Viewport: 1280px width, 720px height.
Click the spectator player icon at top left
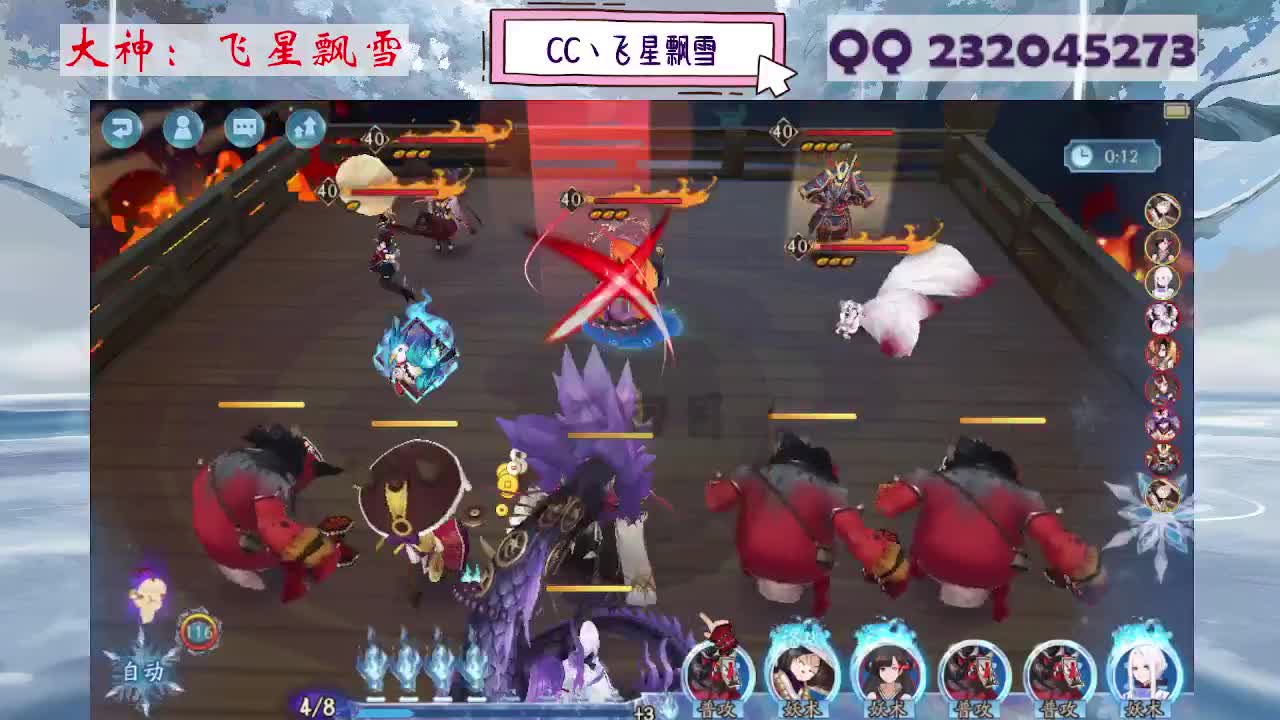point(183,130)
